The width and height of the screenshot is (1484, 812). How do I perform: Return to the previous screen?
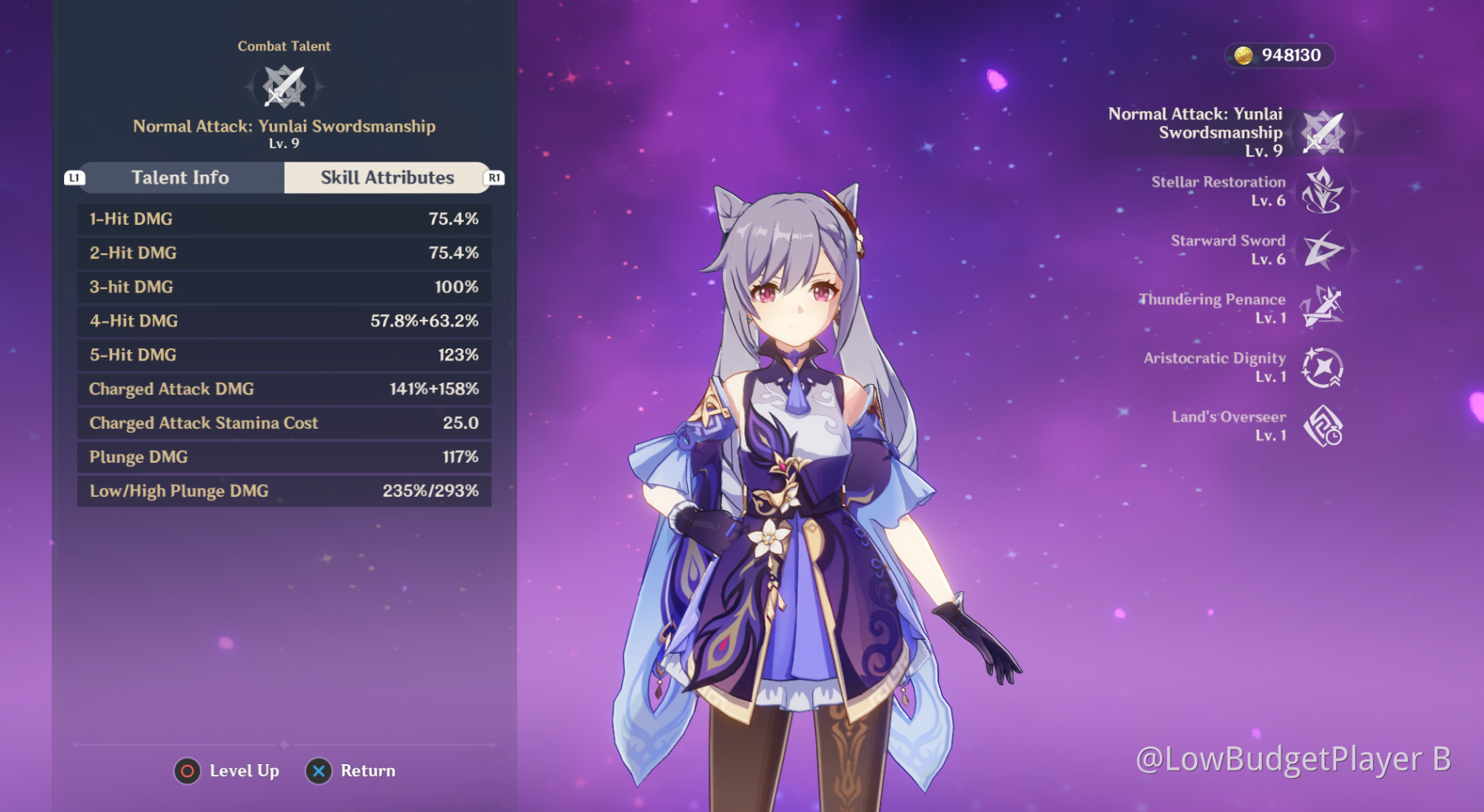[351, 771]
